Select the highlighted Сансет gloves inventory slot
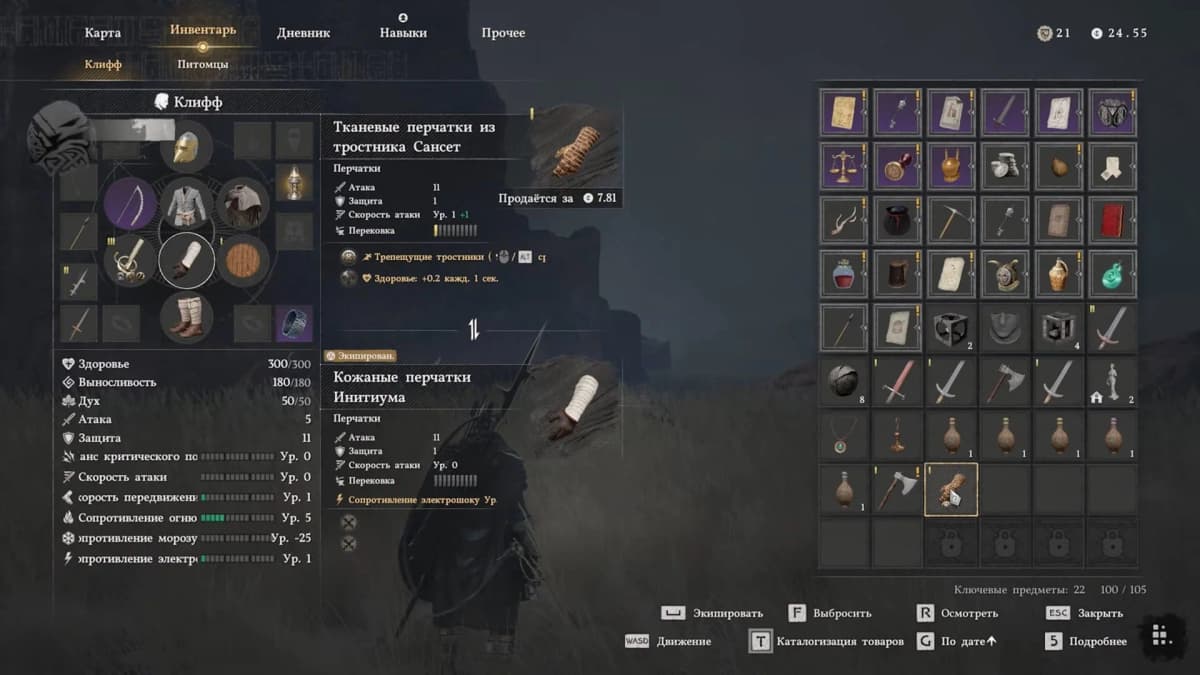1200x675 pixels. pos(951,488)
